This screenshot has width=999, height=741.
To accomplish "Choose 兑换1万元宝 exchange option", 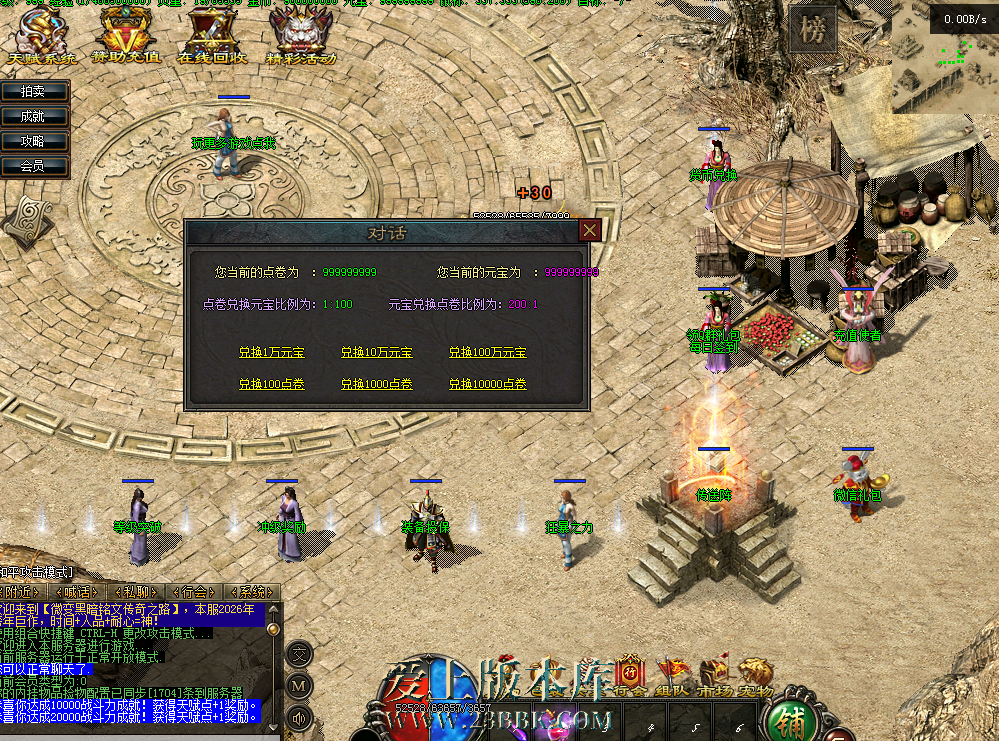I will pos(271,353).
